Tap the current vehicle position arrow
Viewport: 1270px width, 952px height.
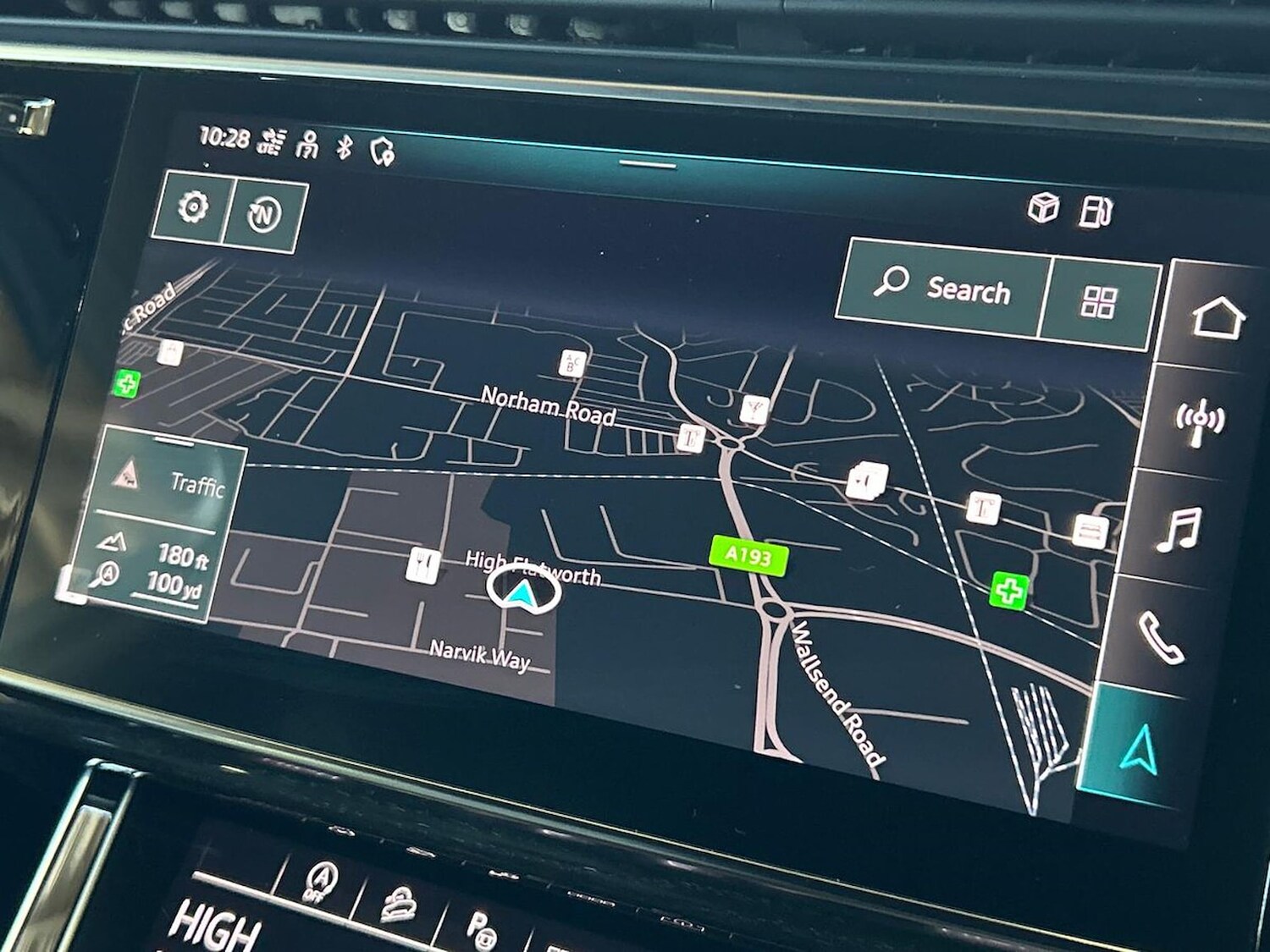click(523, 591)
